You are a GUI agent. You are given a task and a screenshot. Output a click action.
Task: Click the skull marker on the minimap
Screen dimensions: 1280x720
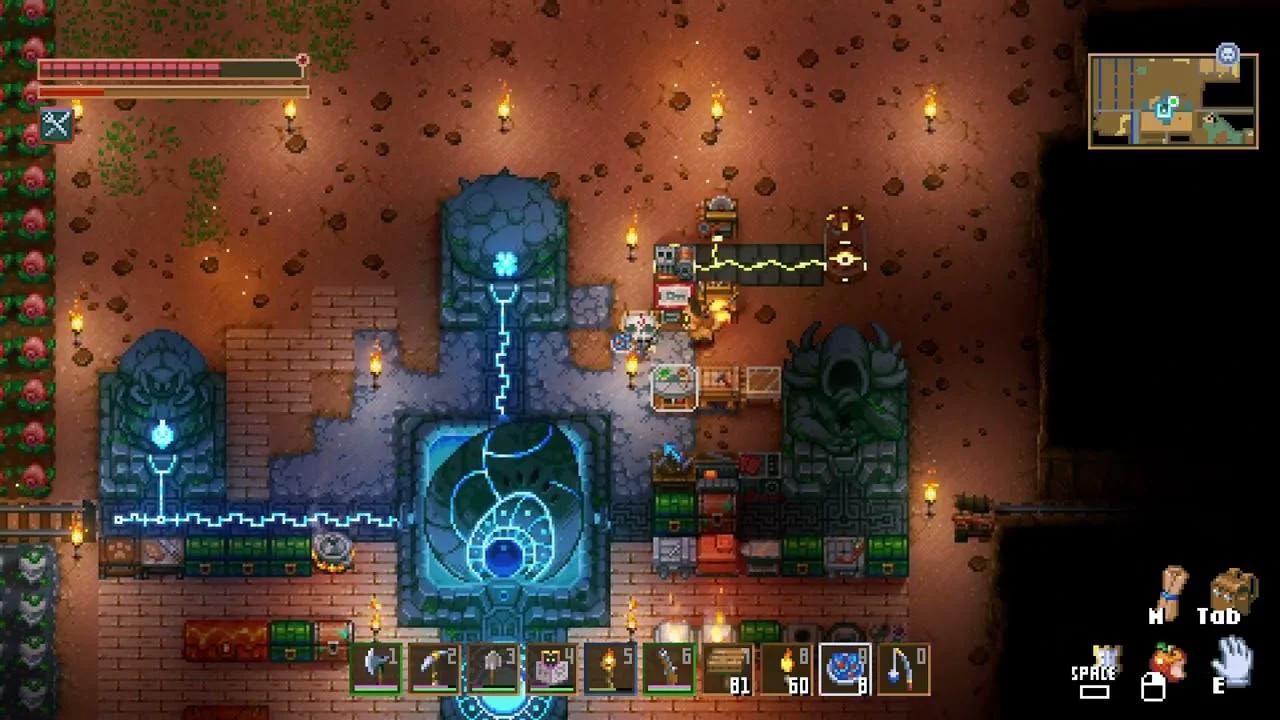coord(1228,54)
